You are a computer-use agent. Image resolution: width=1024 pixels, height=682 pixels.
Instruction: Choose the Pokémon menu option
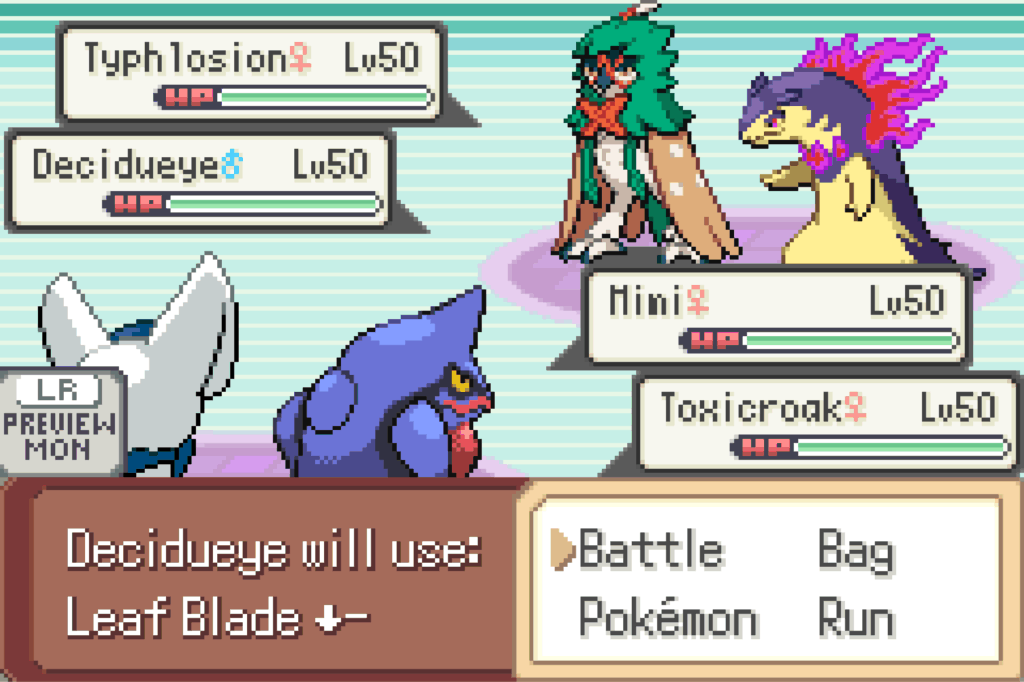(668, 619)
